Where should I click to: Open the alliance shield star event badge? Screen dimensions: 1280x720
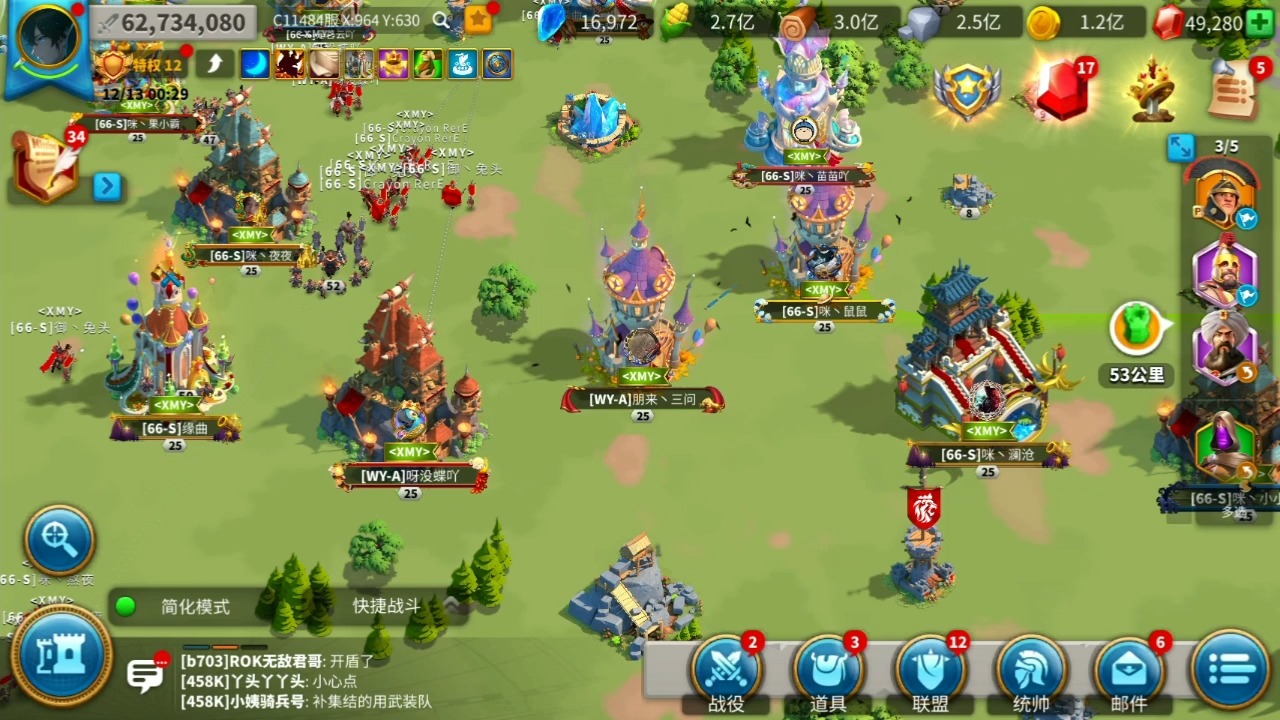[967, 92]
